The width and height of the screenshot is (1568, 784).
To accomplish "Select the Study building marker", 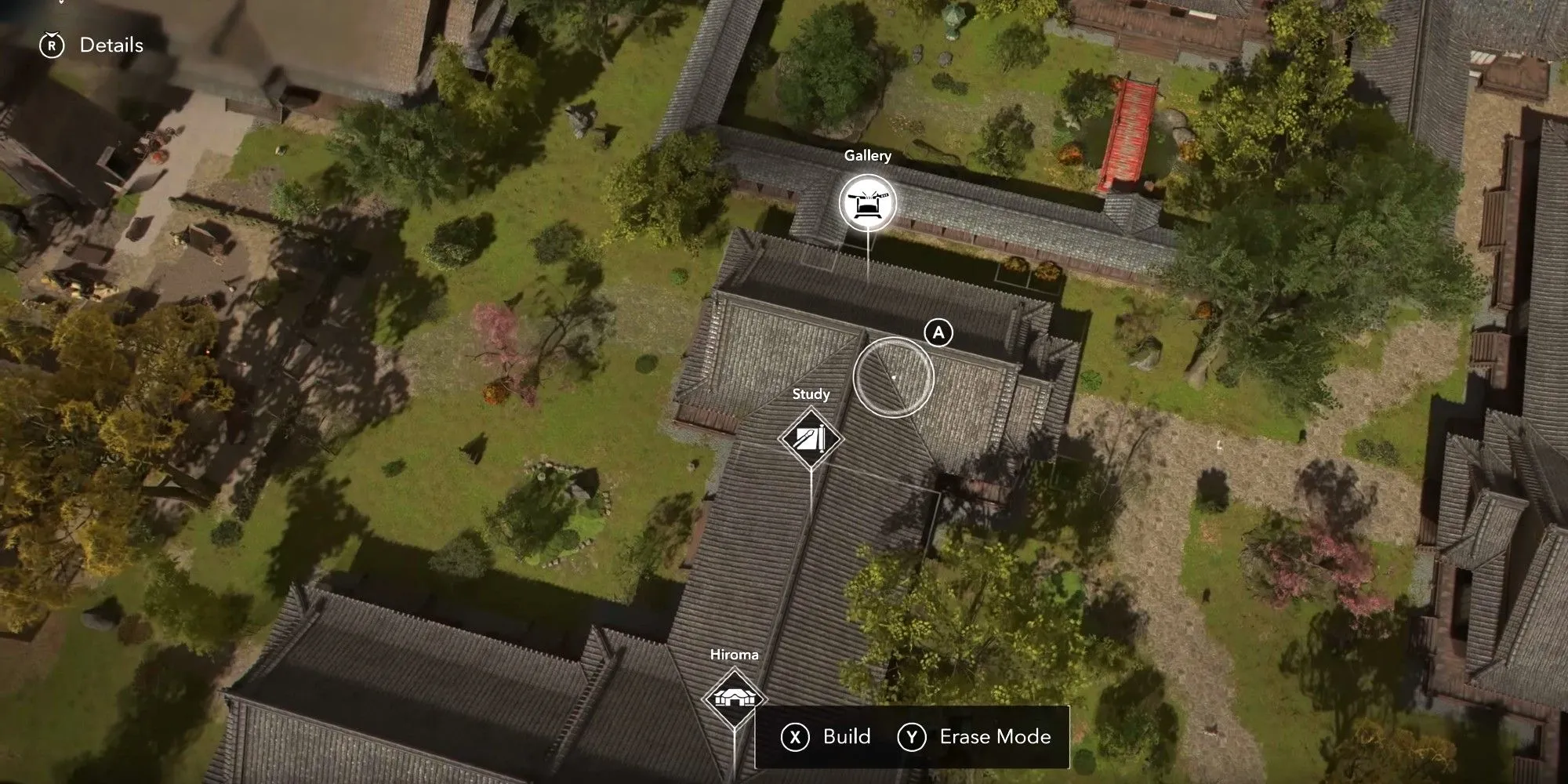I will pyautogui.click(x=811, y=437).
